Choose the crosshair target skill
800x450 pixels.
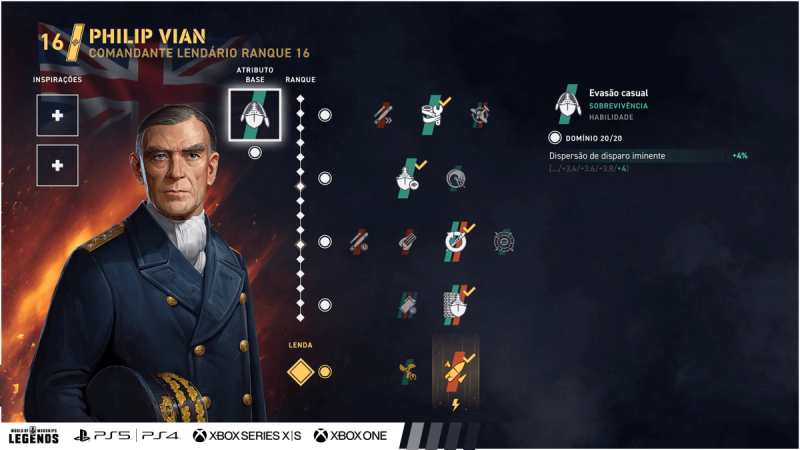[x=505, y=242]
